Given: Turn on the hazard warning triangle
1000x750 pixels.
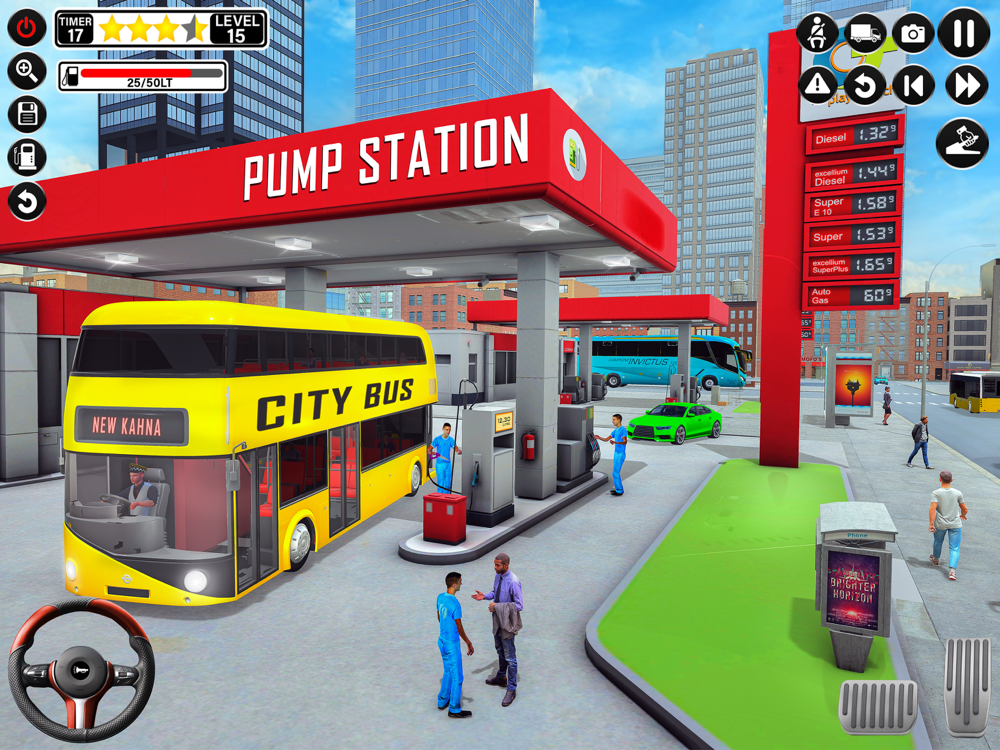Looking at the screenshot, I should click(817, 86).
